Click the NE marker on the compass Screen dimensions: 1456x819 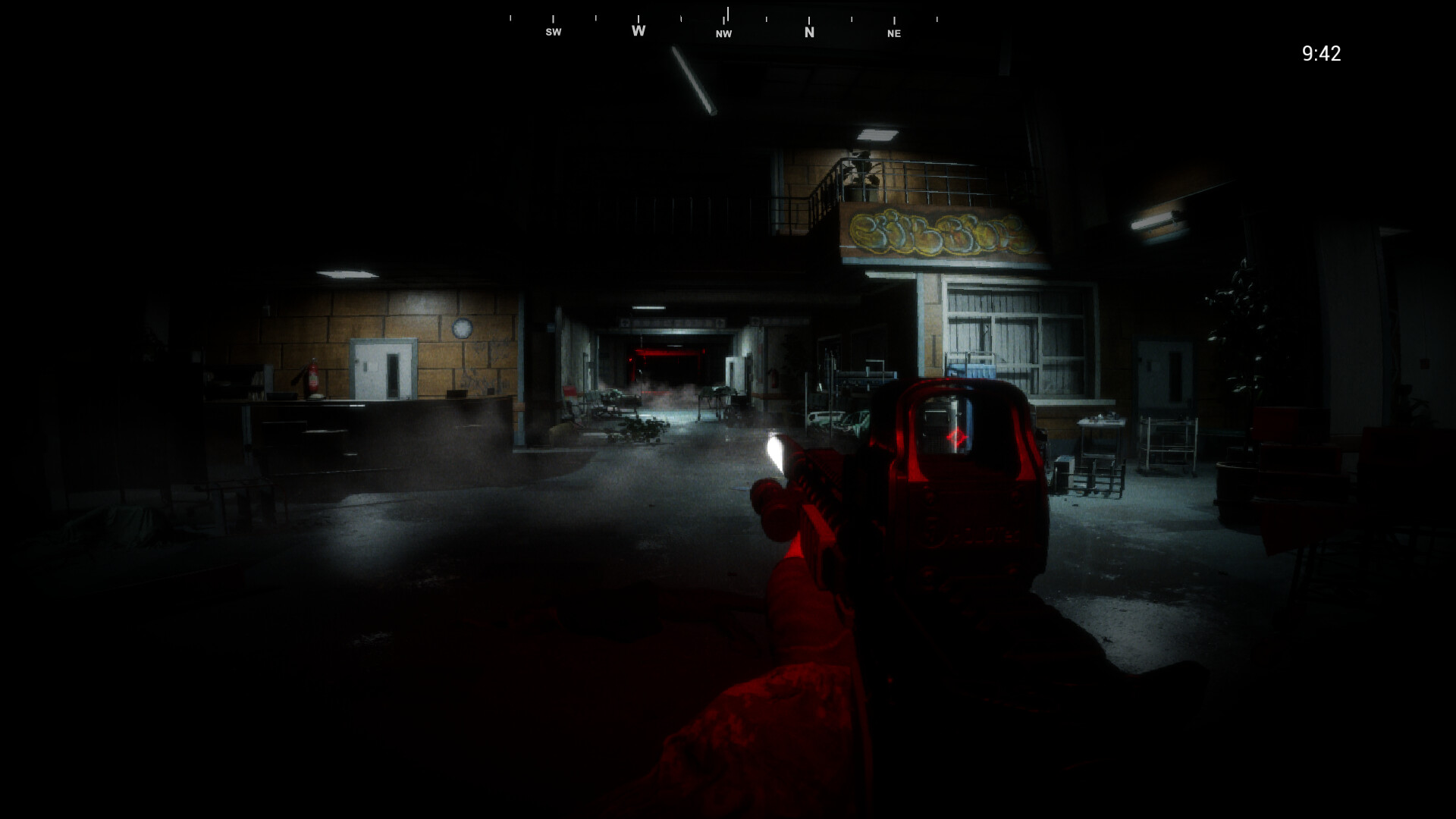click(893, 33)
